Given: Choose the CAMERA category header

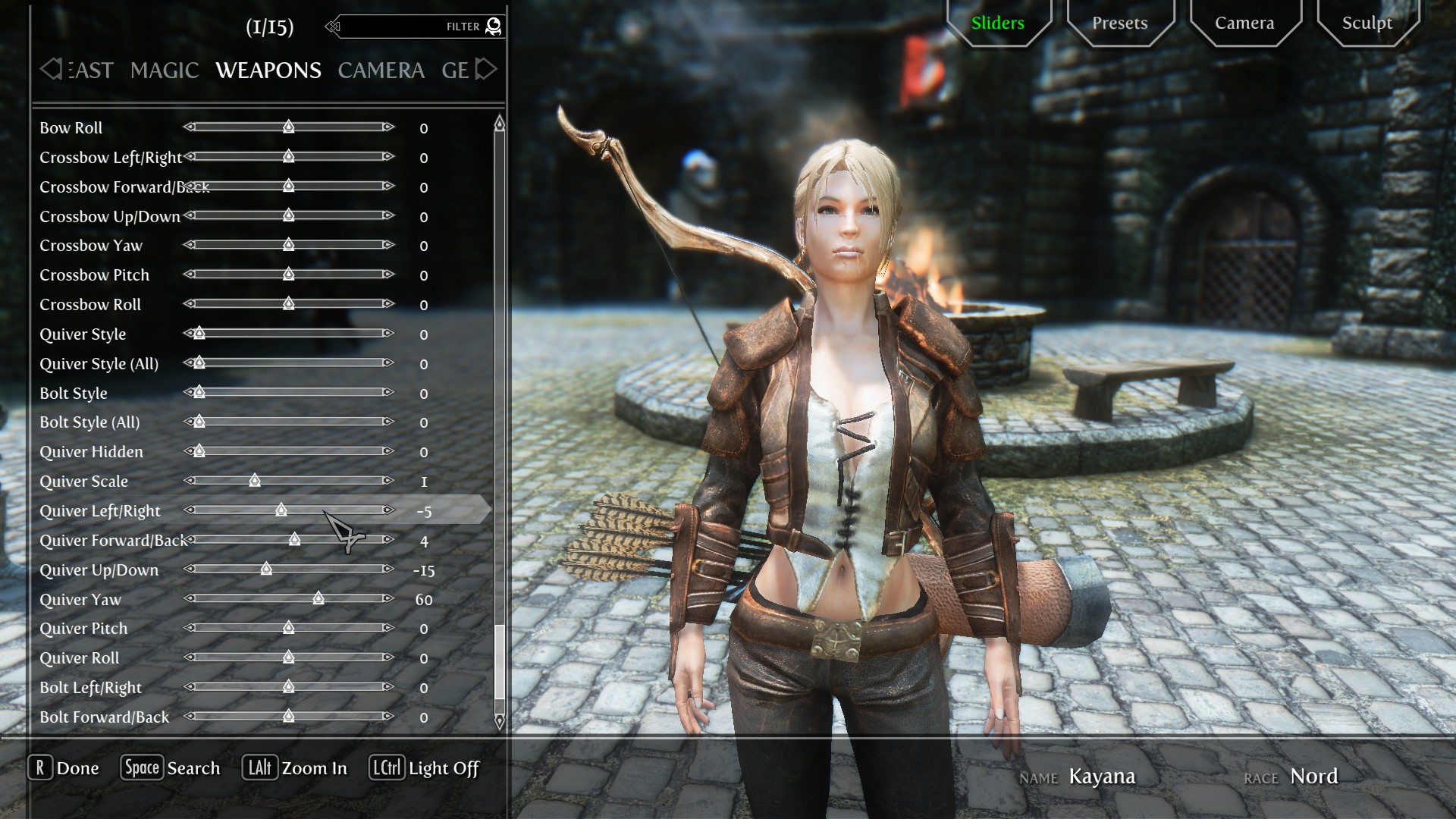Looking at the screenshot, I should [381, 71].
